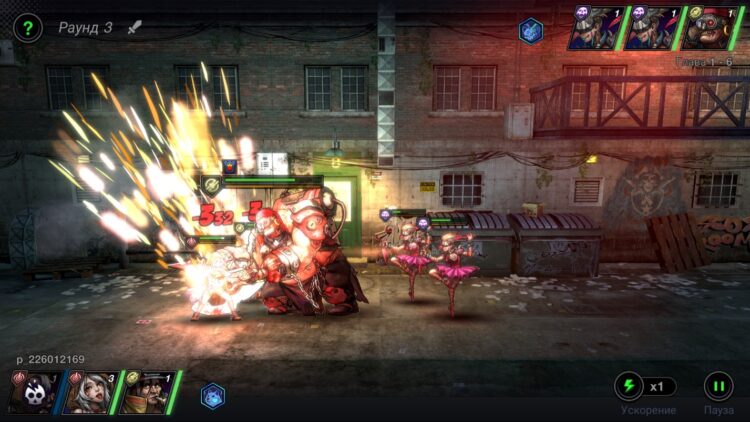Screen dimensions: 750x422
Task: Pause the battle with the Пауза button
Action: 718,386
